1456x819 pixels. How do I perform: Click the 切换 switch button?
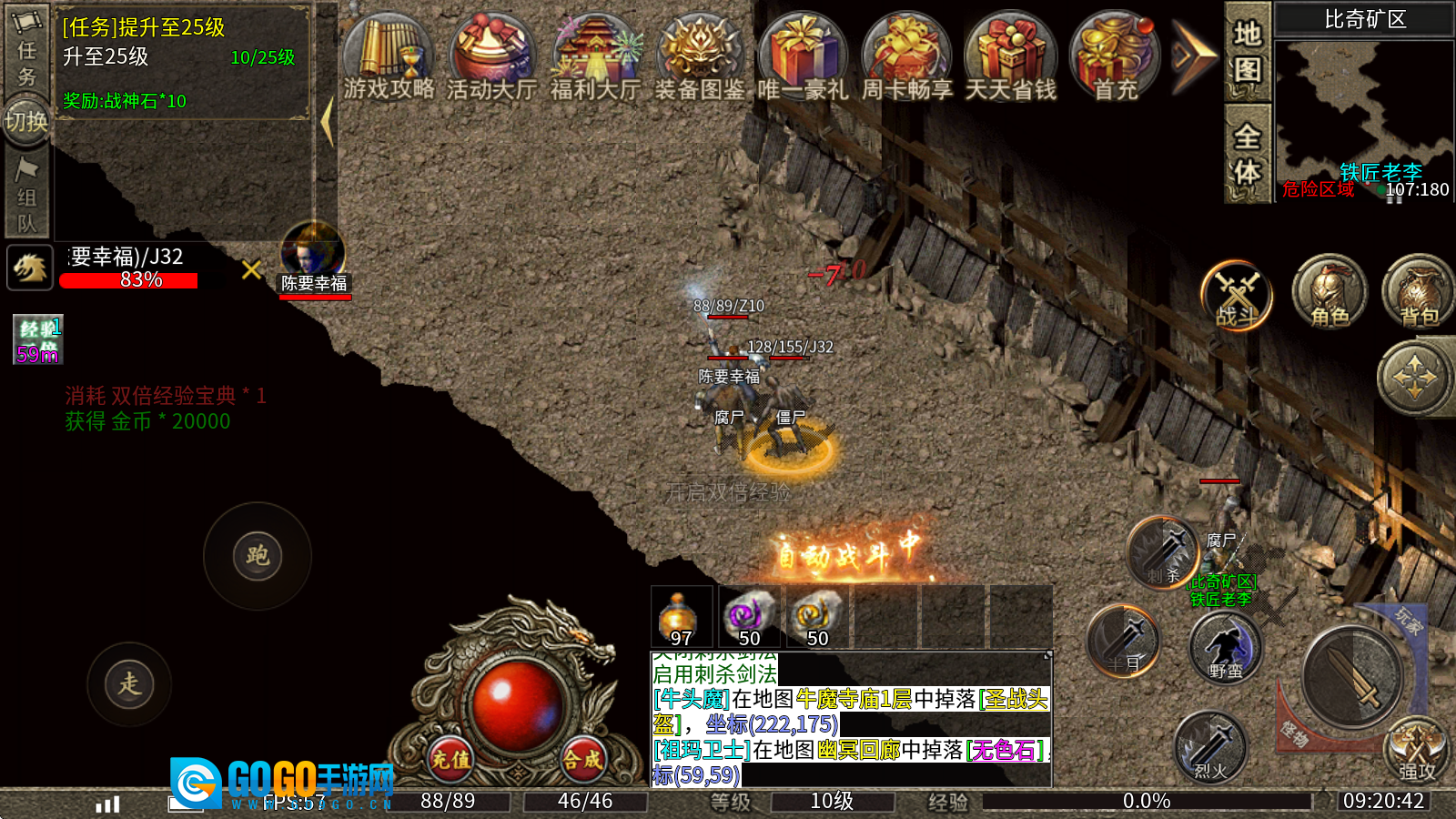(x=26, y=120)
